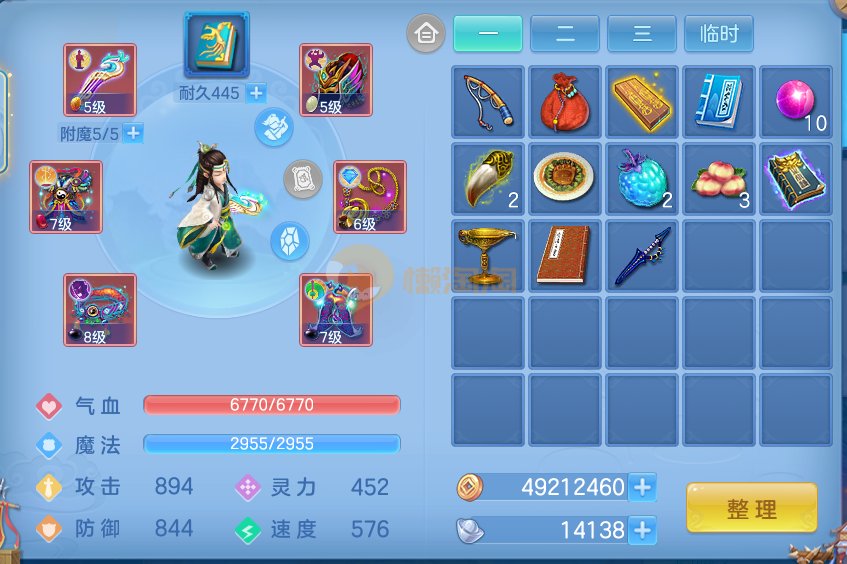Open bag tab 二

click(x=564, y=34)
